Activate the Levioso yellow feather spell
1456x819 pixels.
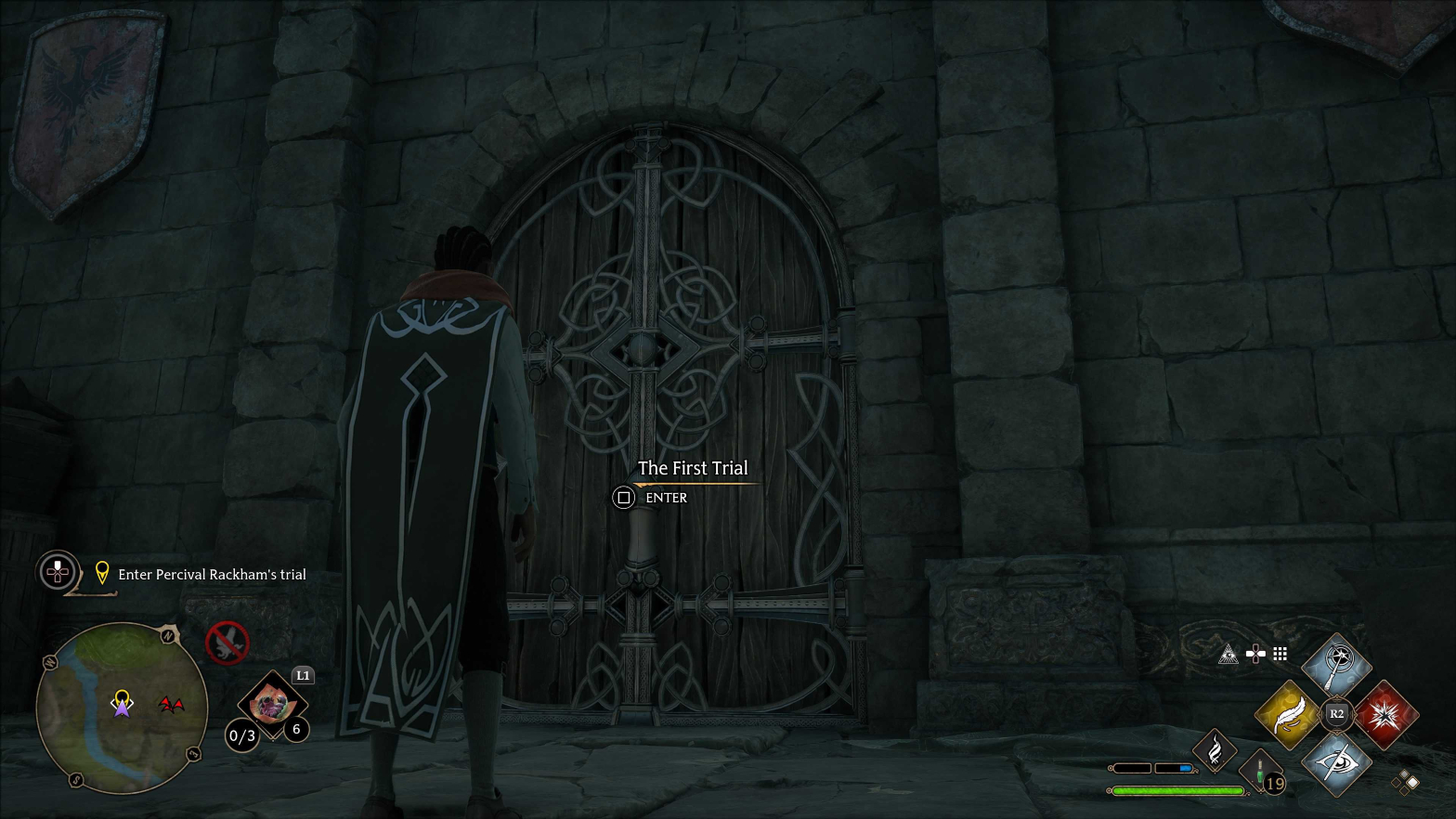coord(1288,714)
